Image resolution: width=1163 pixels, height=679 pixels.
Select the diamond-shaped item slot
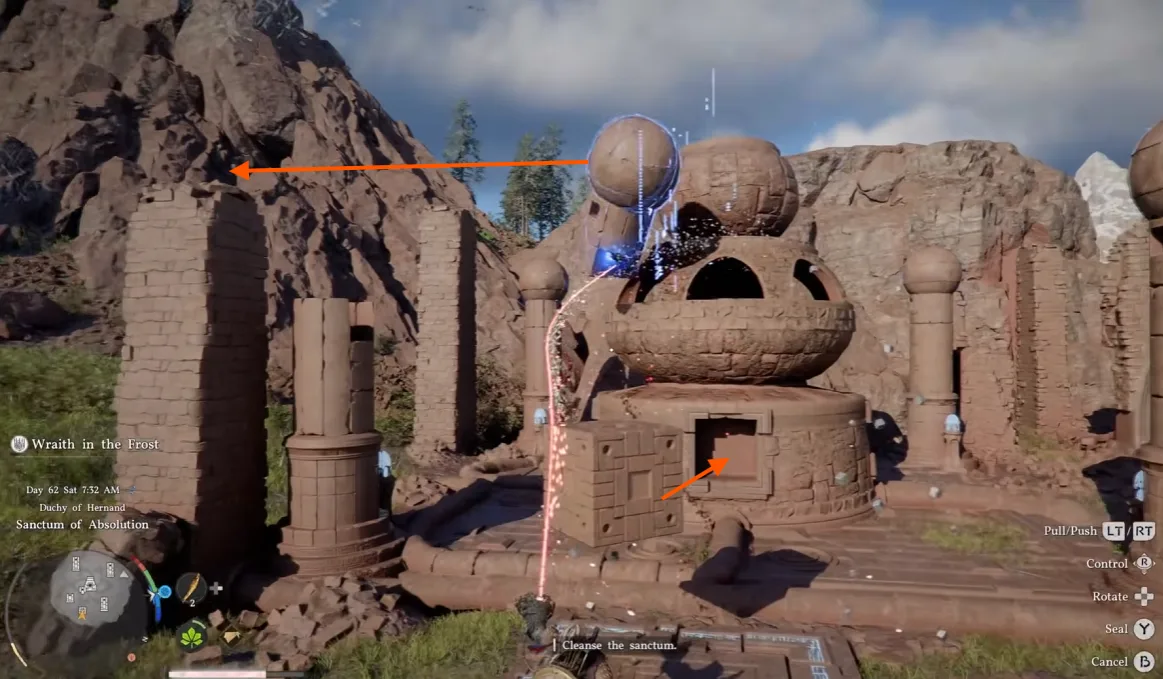pos(231,636)
